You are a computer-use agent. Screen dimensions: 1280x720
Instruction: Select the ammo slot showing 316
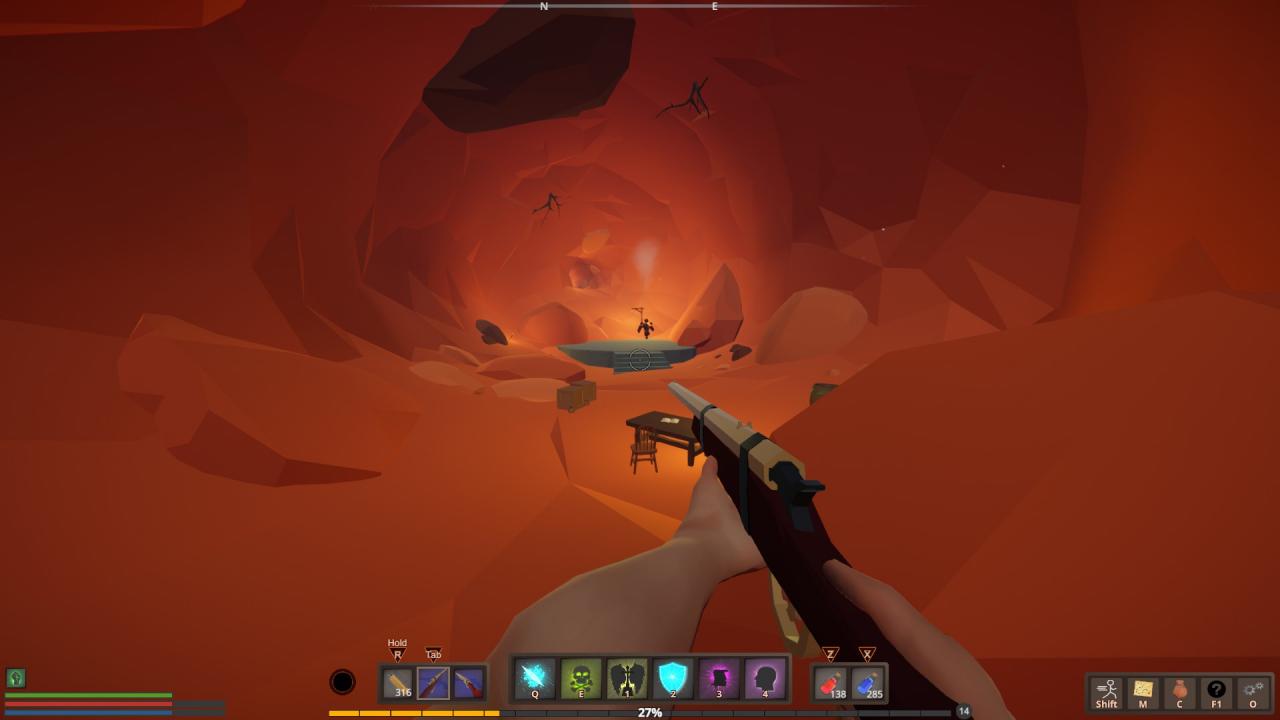point(399,683)
